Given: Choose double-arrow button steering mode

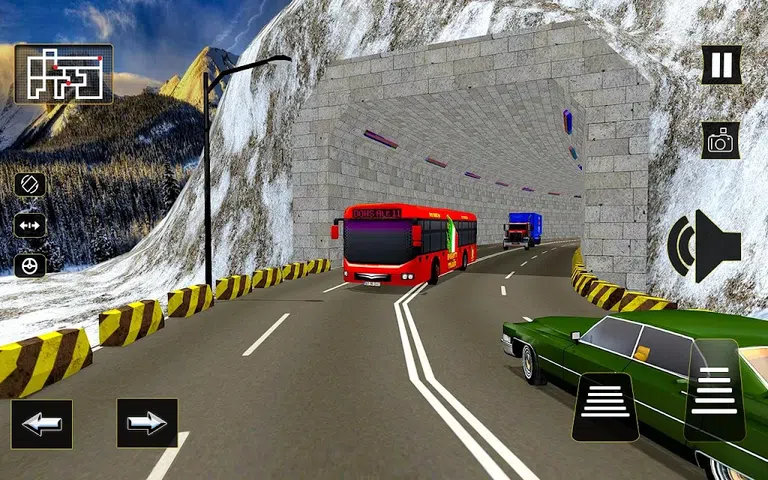Looking at the screenshot, I should click(x=29, y=226).
